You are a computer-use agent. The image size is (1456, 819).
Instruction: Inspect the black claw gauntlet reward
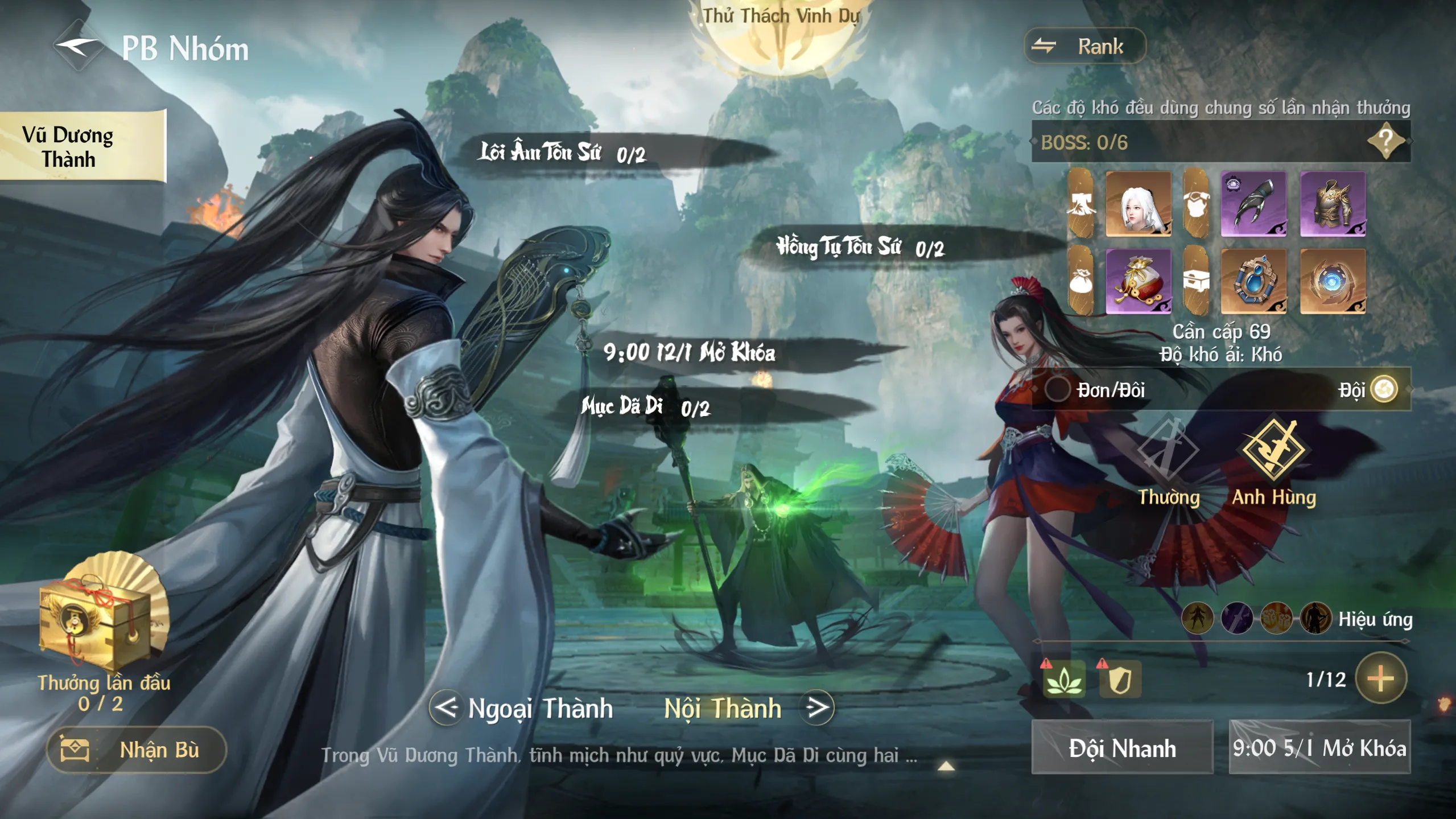pyautogui.click(x=1253, y=204)
